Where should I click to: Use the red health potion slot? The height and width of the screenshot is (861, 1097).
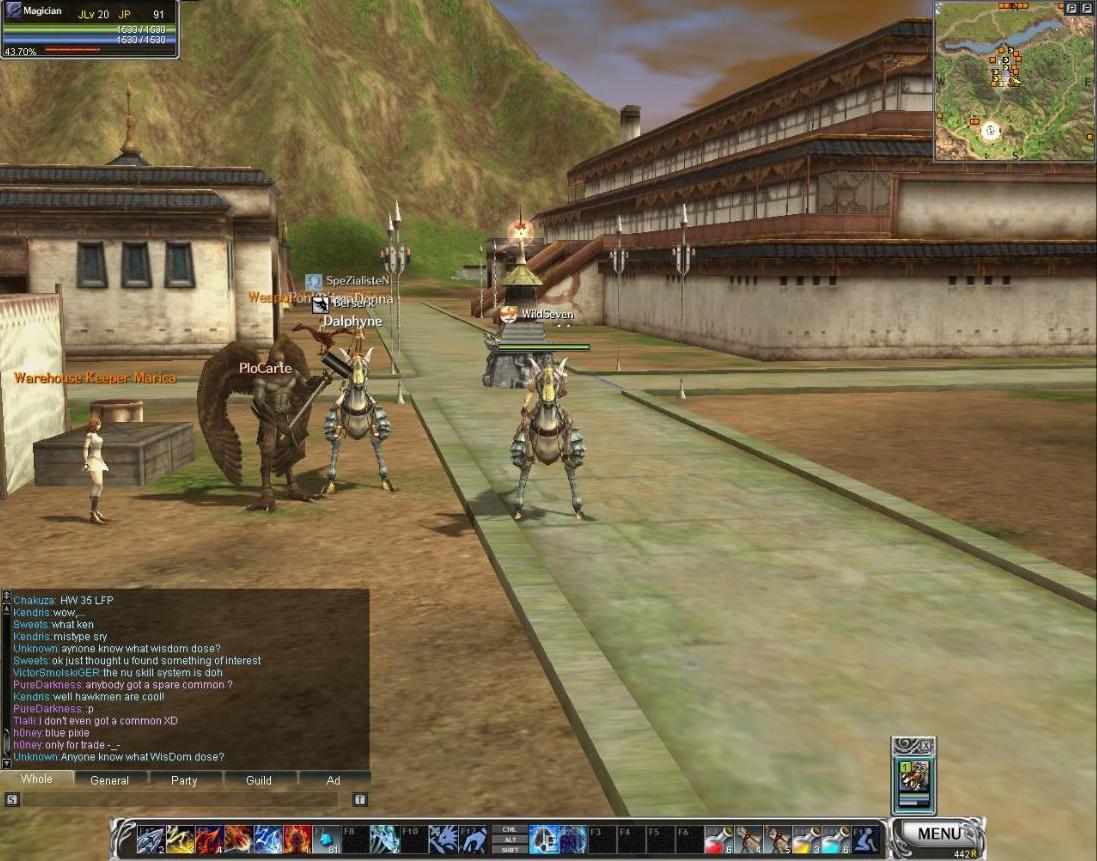(719, 839)
